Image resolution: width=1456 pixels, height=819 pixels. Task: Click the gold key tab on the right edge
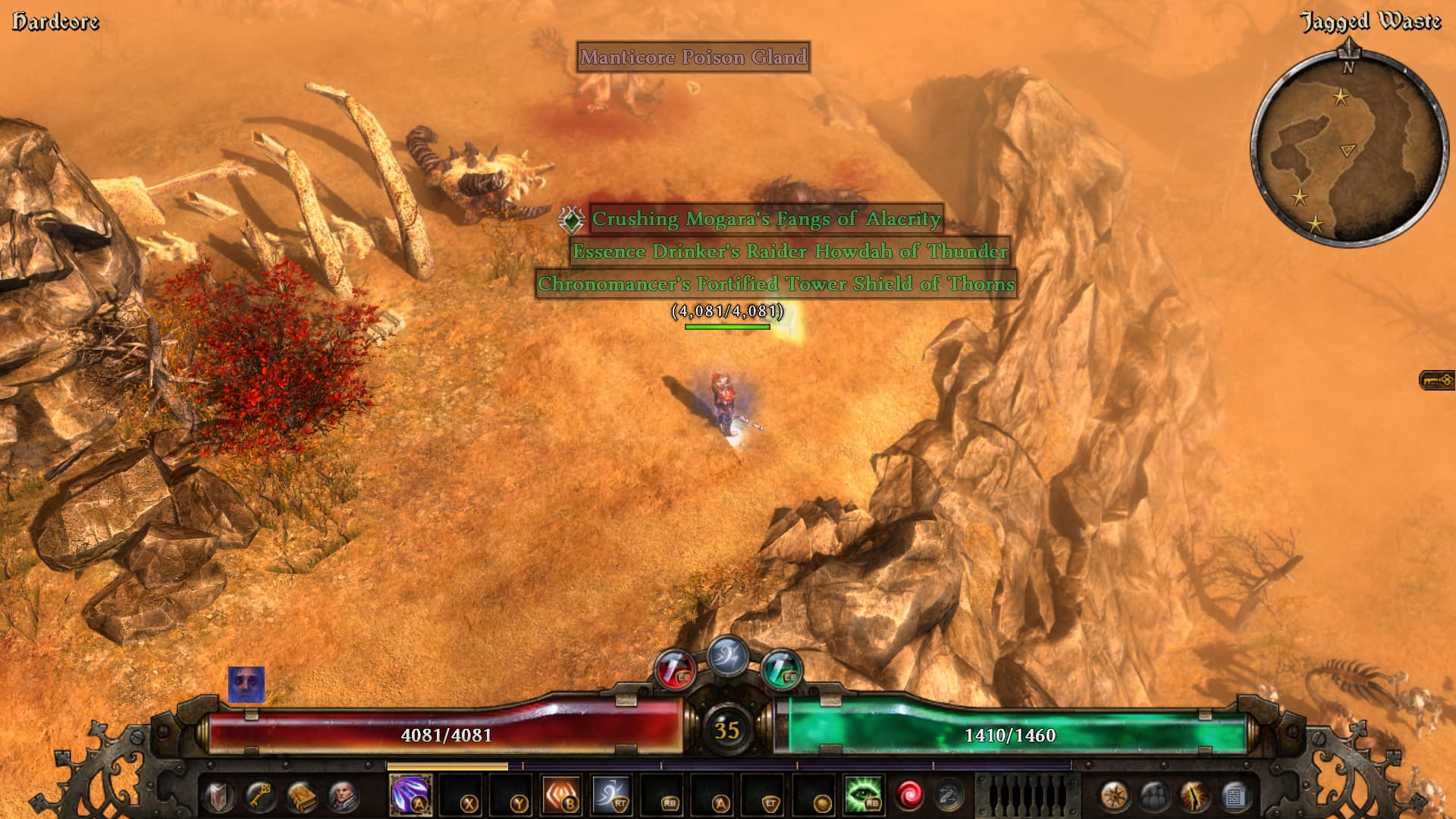pyautogui.click(x=1437, y=380)
